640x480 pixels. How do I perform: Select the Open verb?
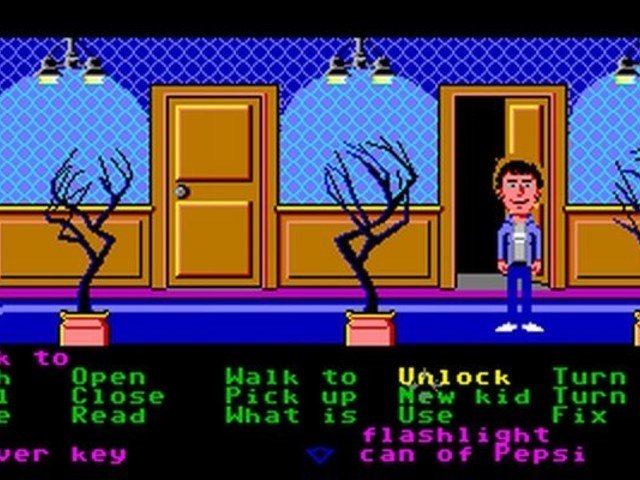[x=107, y=378]
